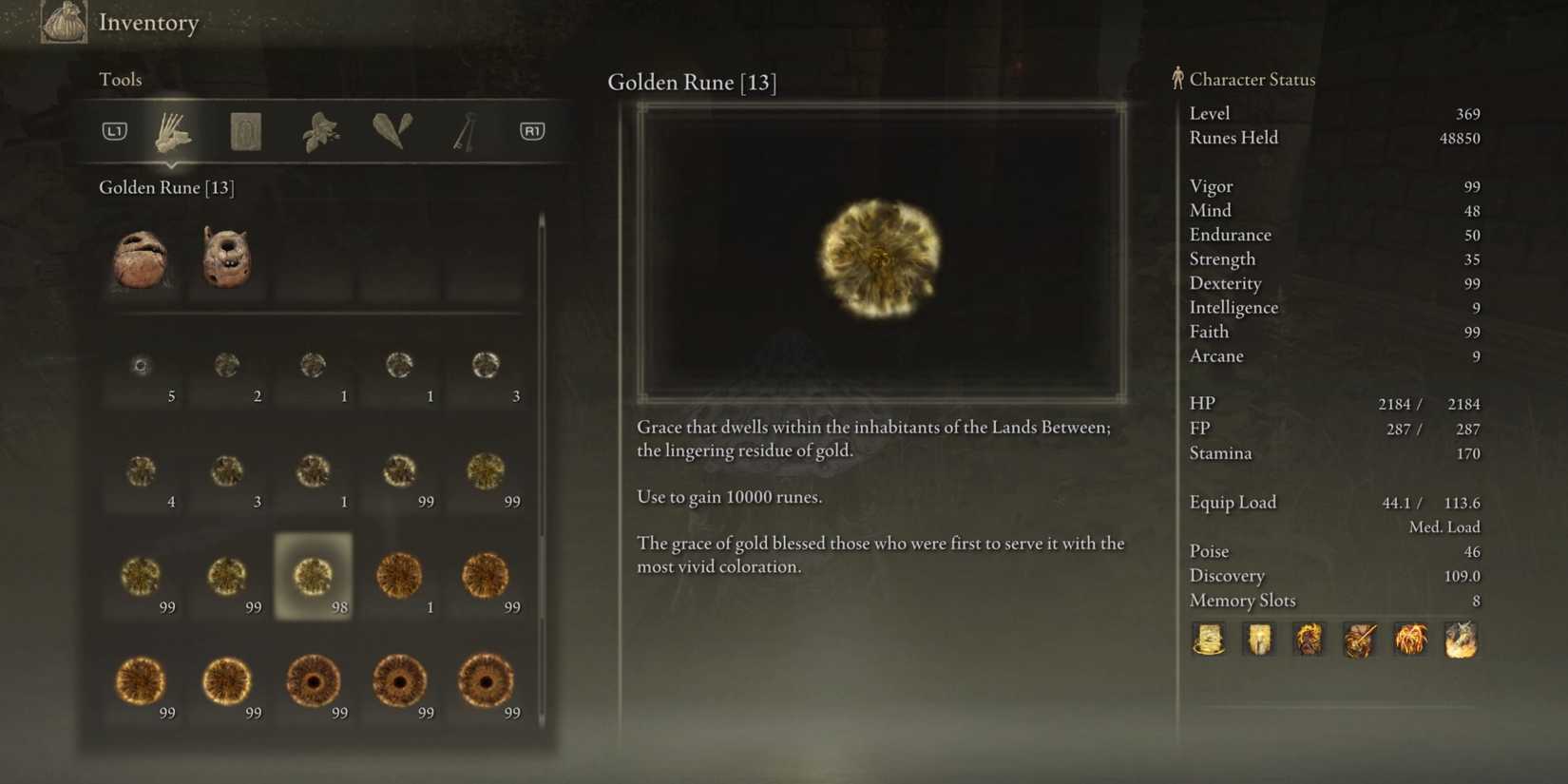Select the highlighted Golden Rune [13] stack

(x=314, y=575)
